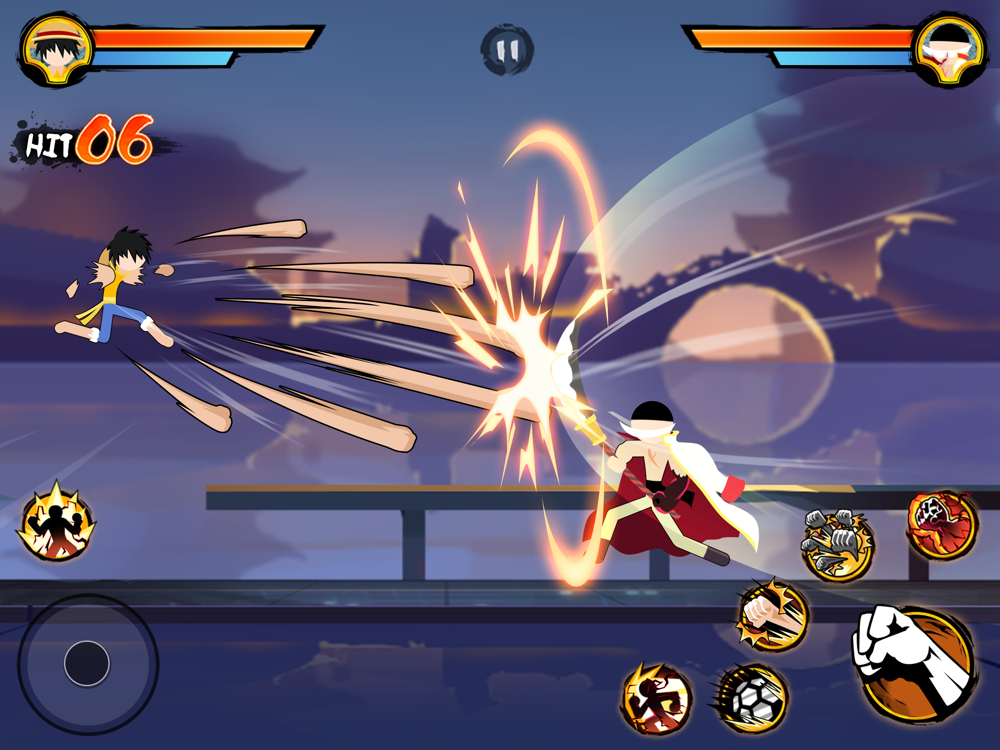This screenshot has height=750, width=1000.
Task: Click the virtual joystick center knob
Action: [x=87, y=663]
